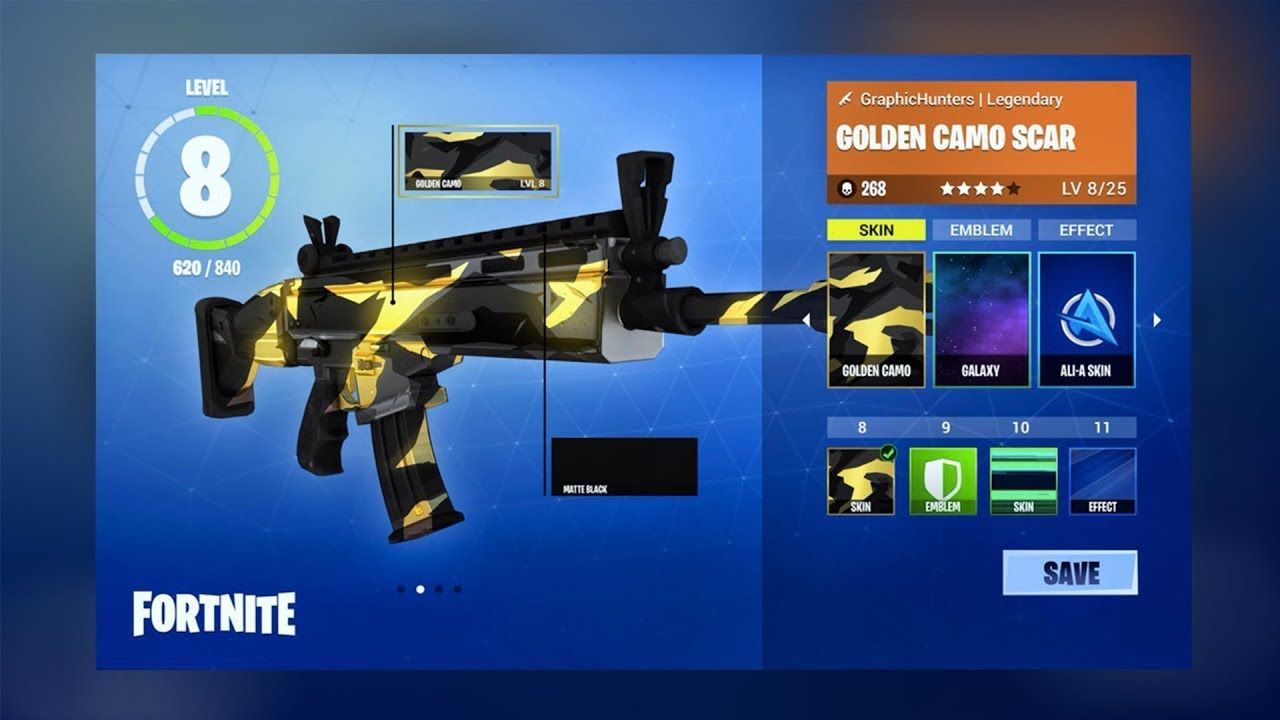The width and height of the screenshot is (1280, 720).
Task: Click the left carousel arrow
Action: [x=806, y=320]
